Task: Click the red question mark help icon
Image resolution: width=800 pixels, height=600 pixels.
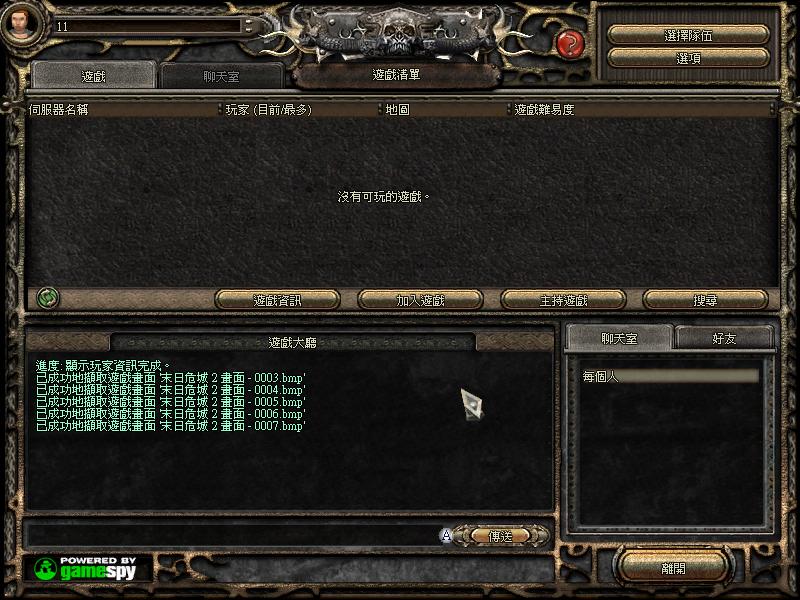Action: (x=569, y=43)
